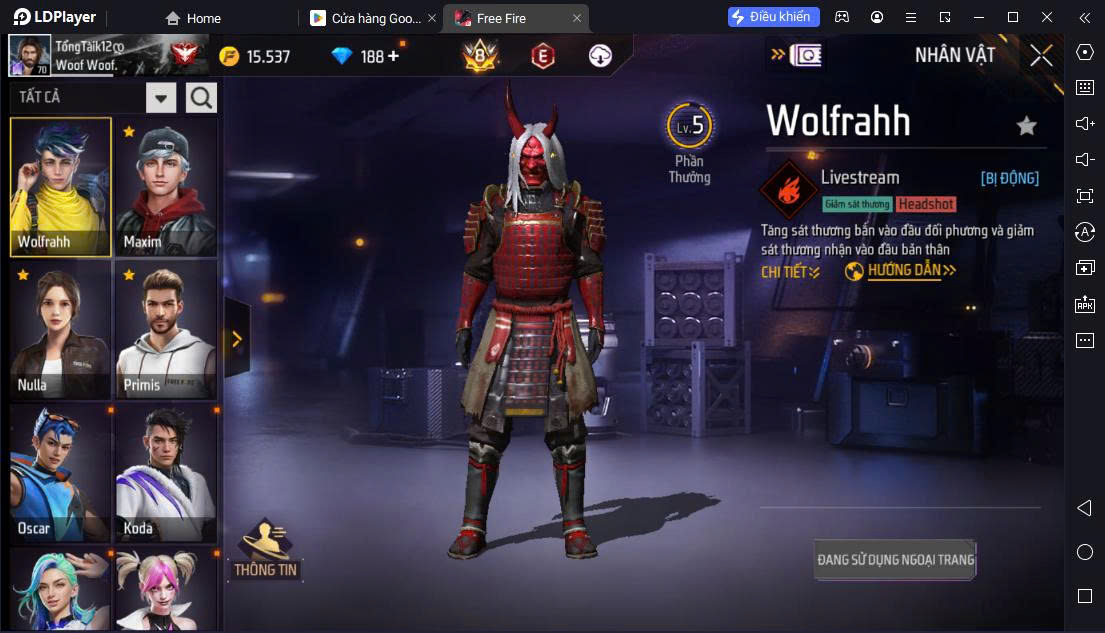Image resolution: width=1105 pixels, height=633 pixels.
Task: Open the THÔNG TIN info panel
Action: pyautogui.click(x=265, y=551)
